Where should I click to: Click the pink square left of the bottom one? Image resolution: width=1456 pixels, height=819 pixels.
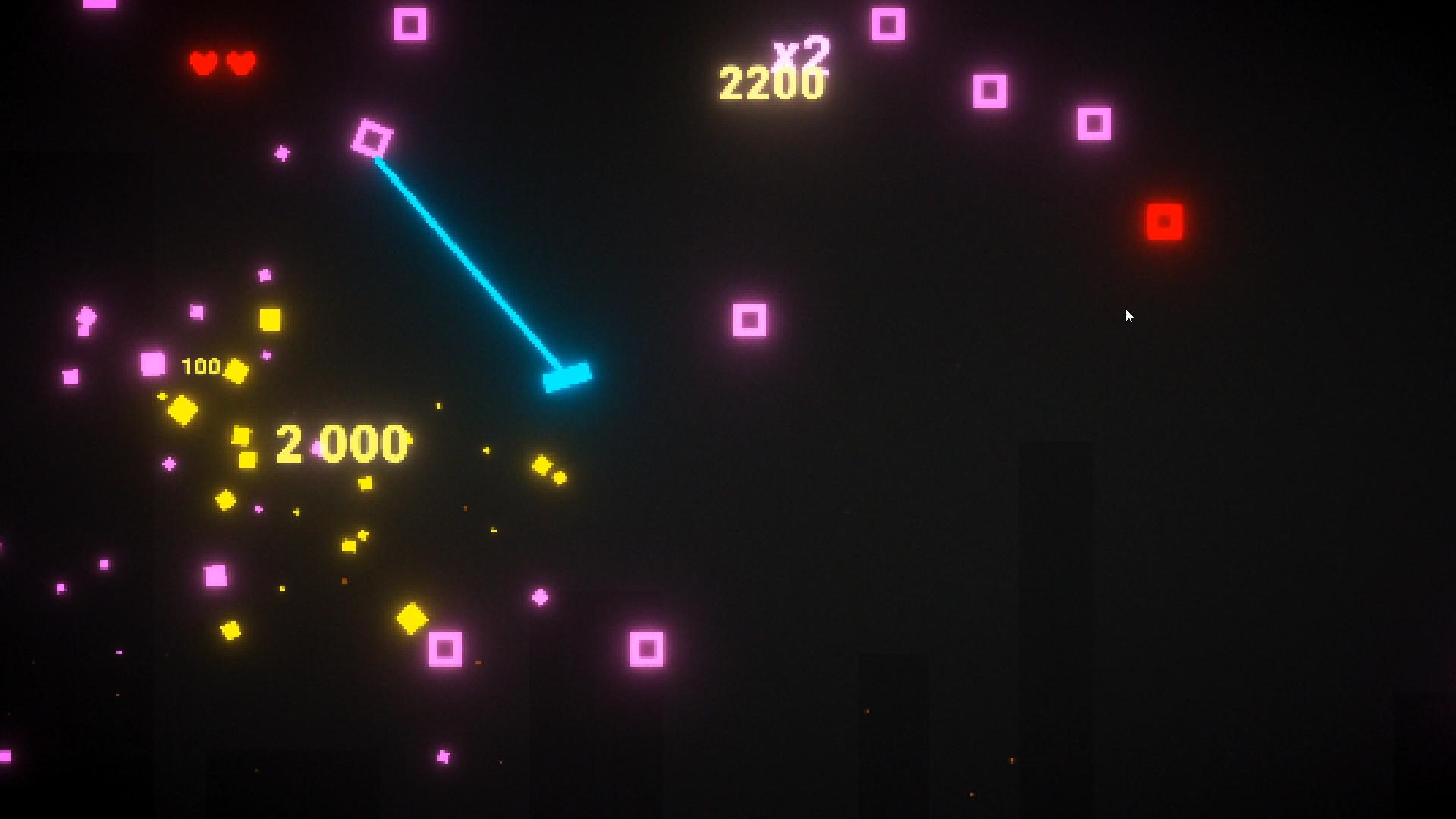click(446, 648)
